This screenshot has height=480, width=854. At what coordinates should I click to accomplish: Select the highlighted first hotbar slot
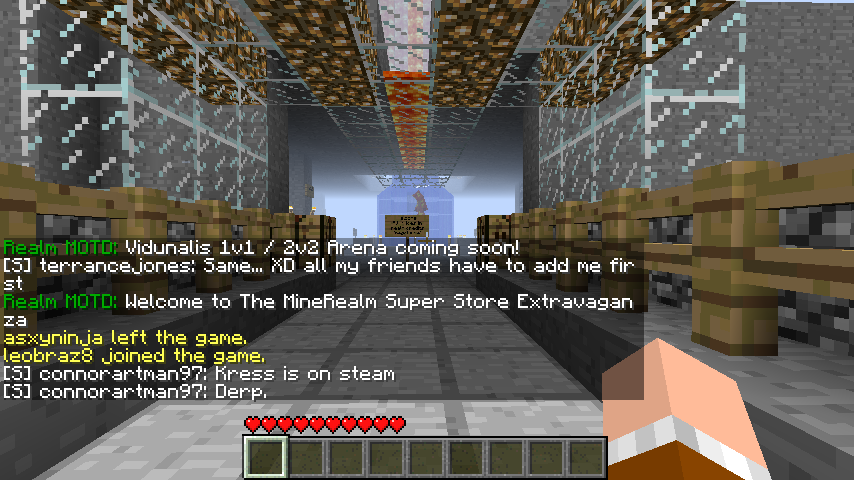click(x=267, y=458)
